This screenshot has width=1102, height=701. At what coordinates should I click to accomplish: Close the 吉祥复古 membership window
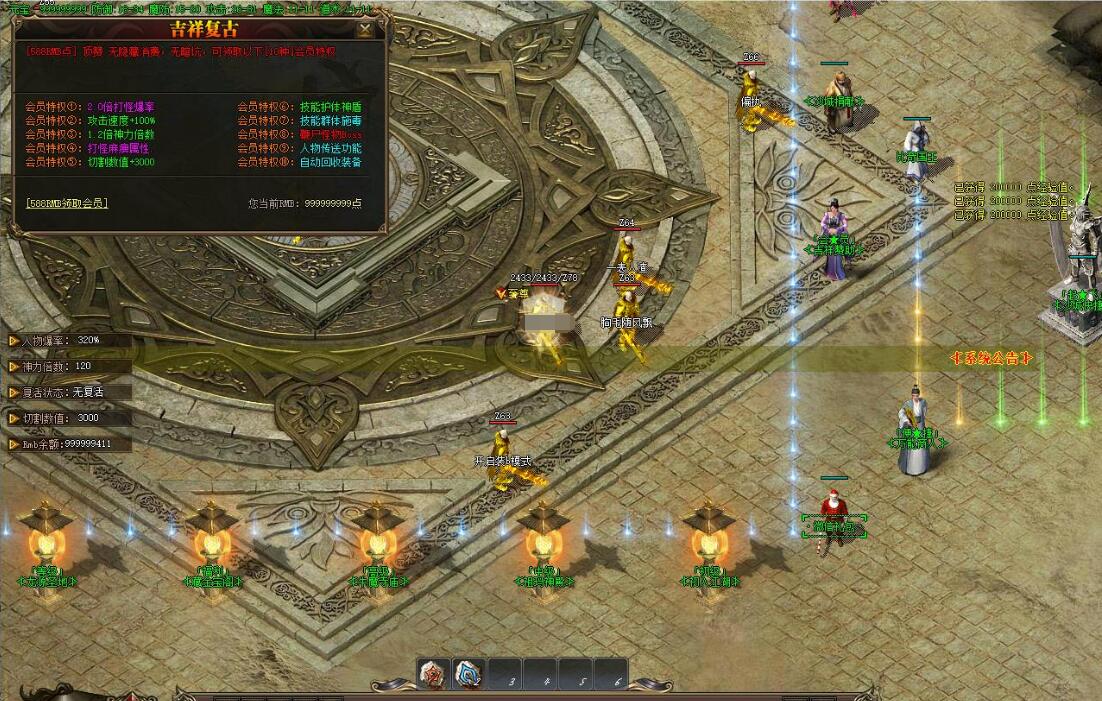click(366, 29)
